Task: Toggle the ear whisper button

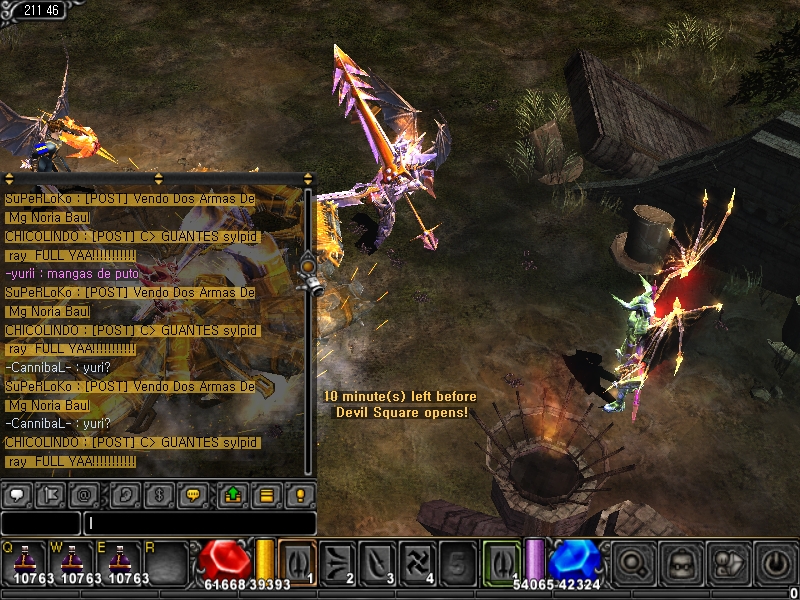Action: 125,494
